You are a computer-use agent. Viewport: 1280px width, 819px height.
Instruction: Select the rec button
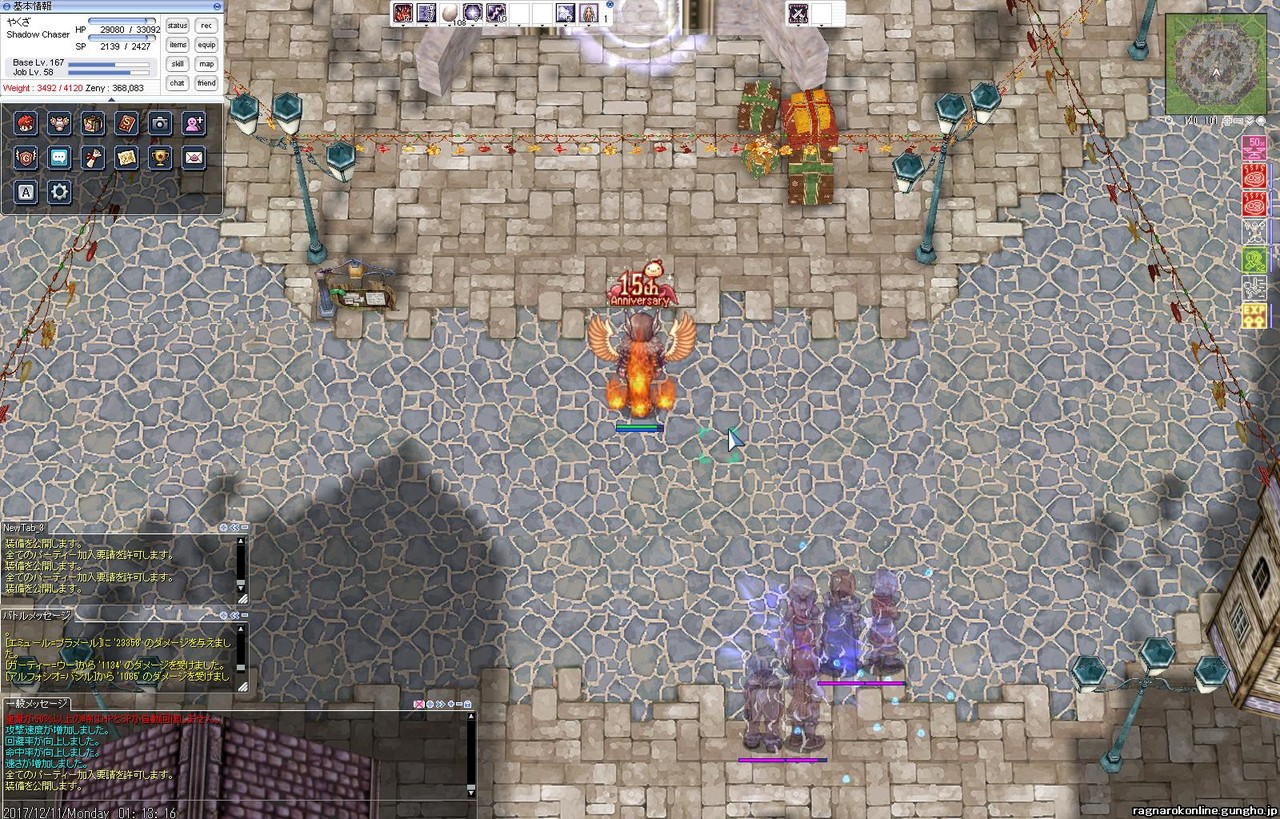(206, 26)
